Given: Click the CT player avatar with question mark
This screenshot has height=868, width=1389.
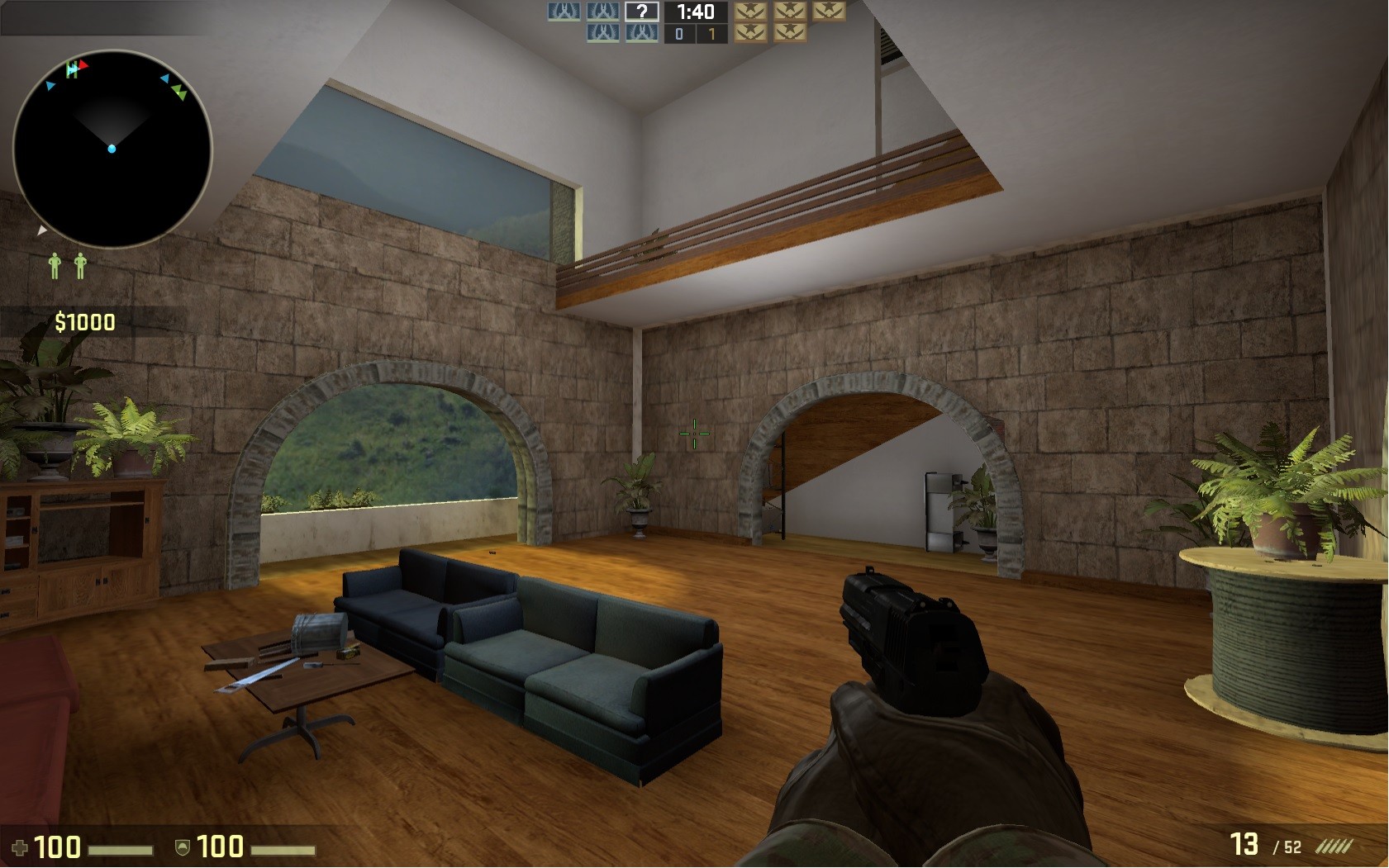Looking at the screenshot, I should click(642, 12).
